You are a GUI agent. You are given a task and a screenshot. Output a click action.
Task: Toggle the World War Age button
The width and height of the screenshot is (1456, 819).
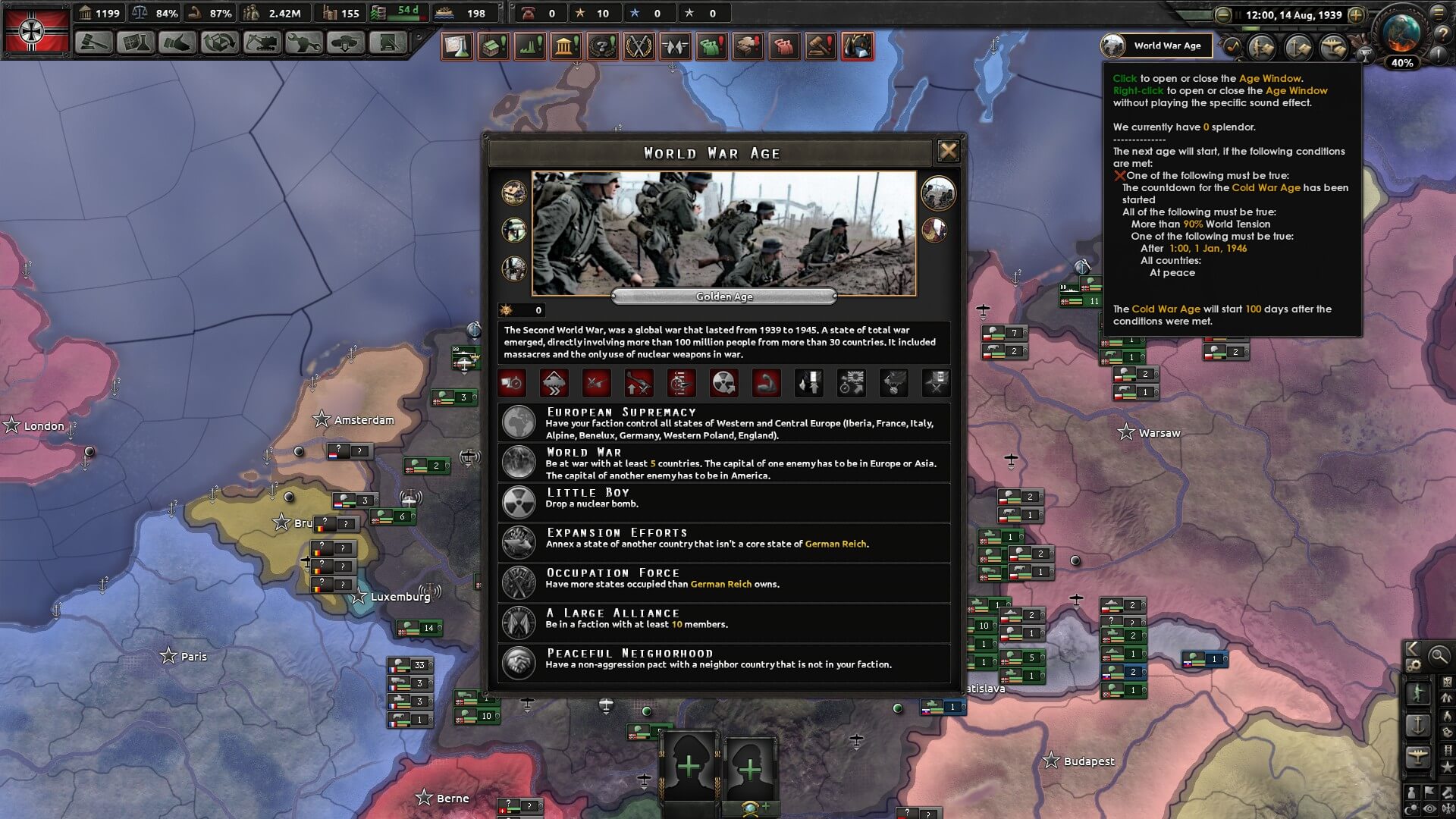tap(1156, 45)
